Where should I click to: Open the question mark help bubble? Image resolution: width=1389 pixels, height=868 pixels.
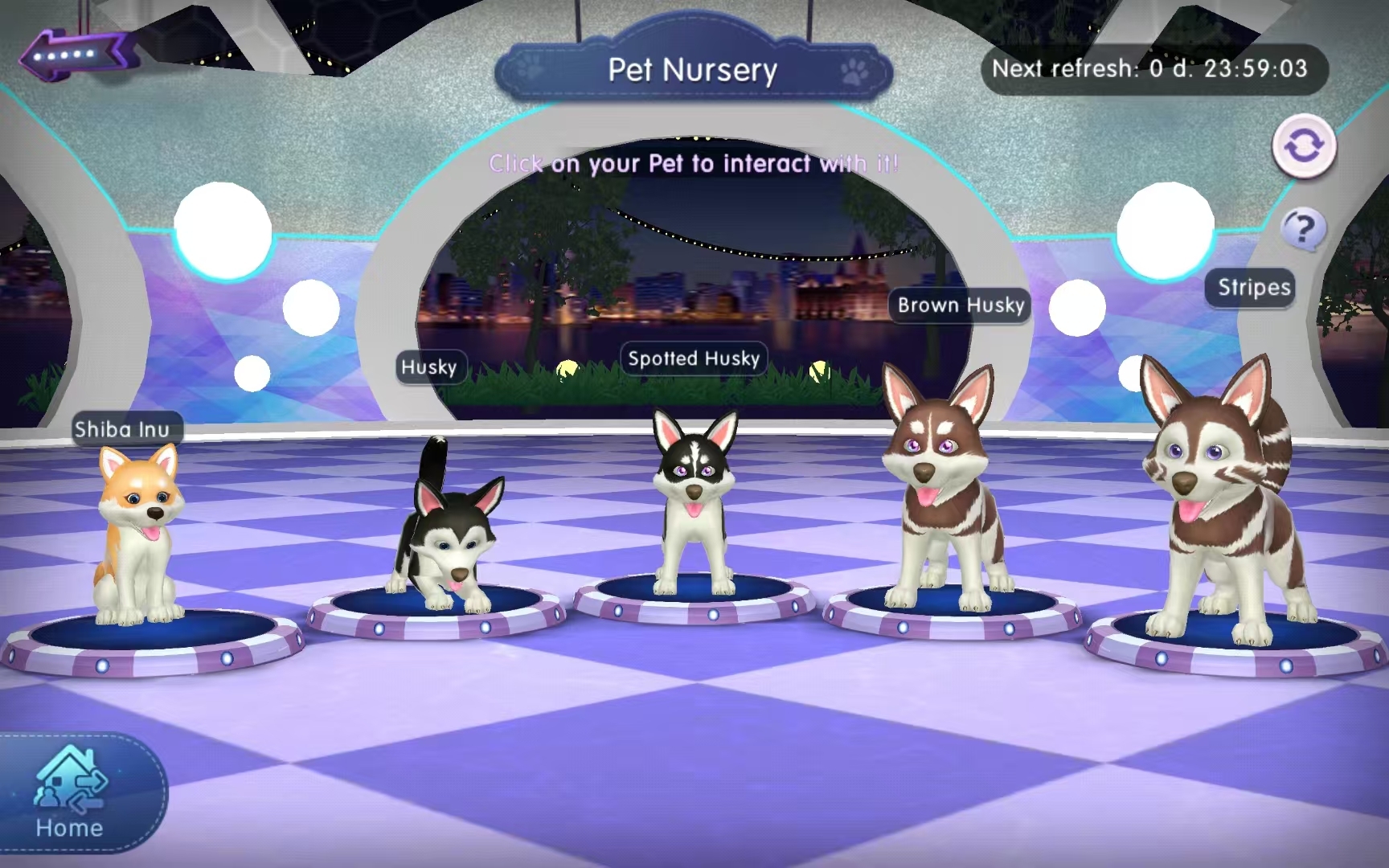1302,230
